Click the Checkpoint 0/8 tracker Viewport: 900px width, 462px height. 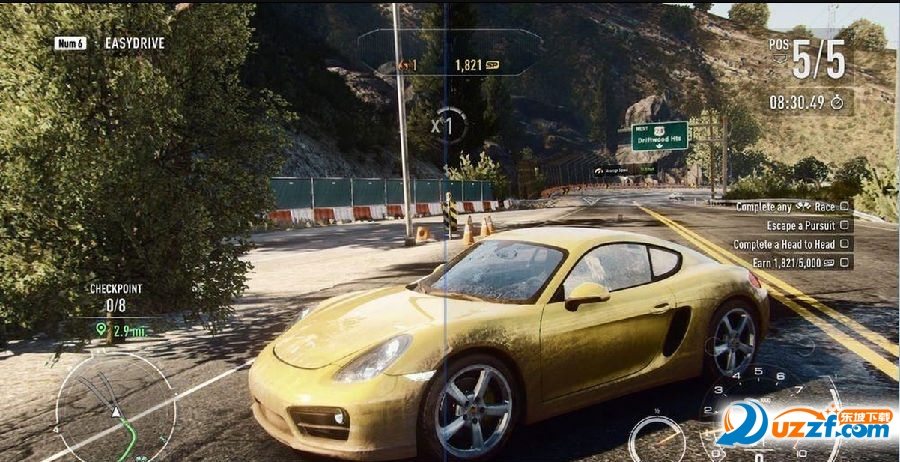(x=117, y=298)
